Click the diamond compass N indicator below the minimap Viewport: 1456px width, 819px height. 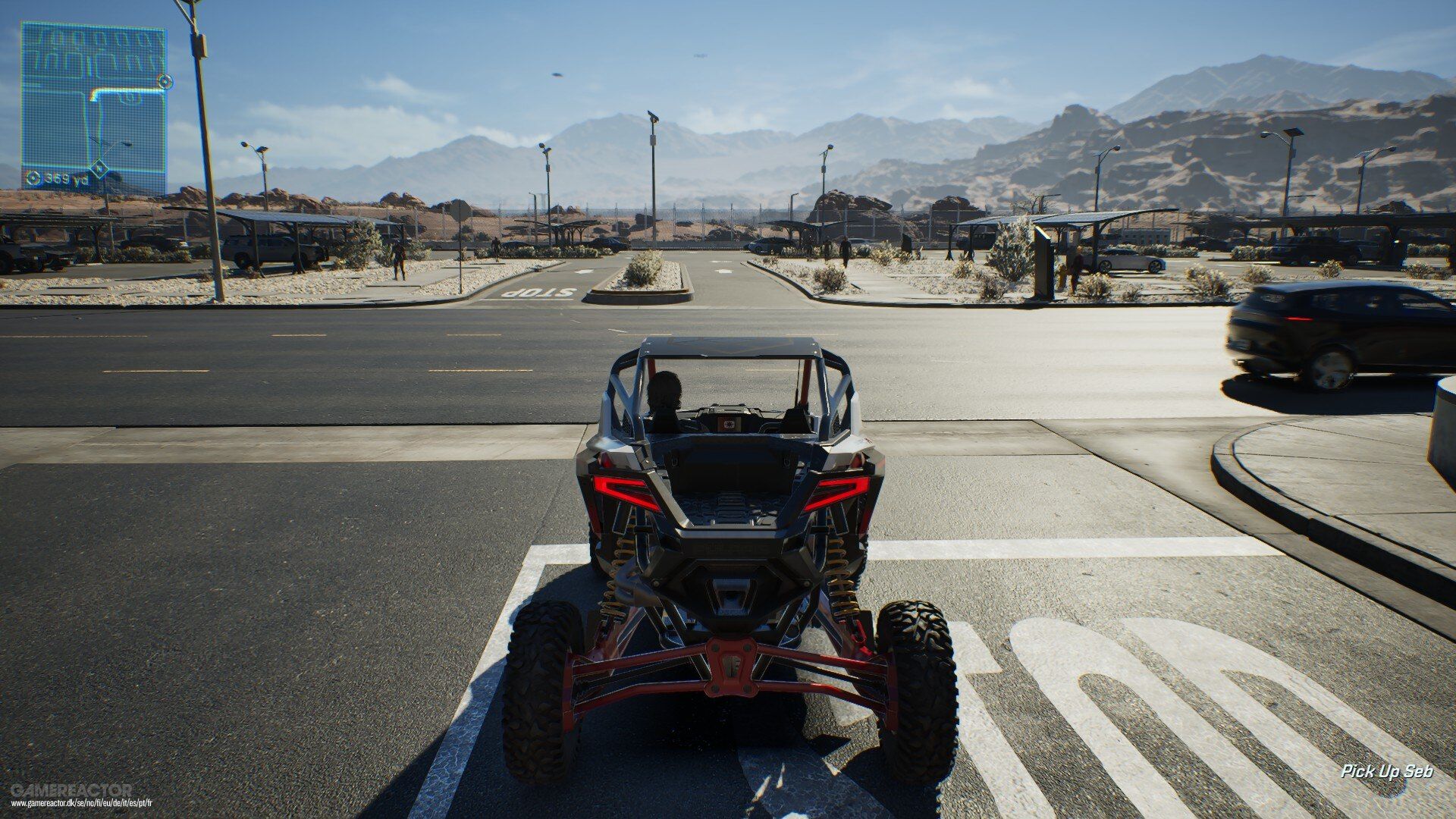tap(99, 168)
